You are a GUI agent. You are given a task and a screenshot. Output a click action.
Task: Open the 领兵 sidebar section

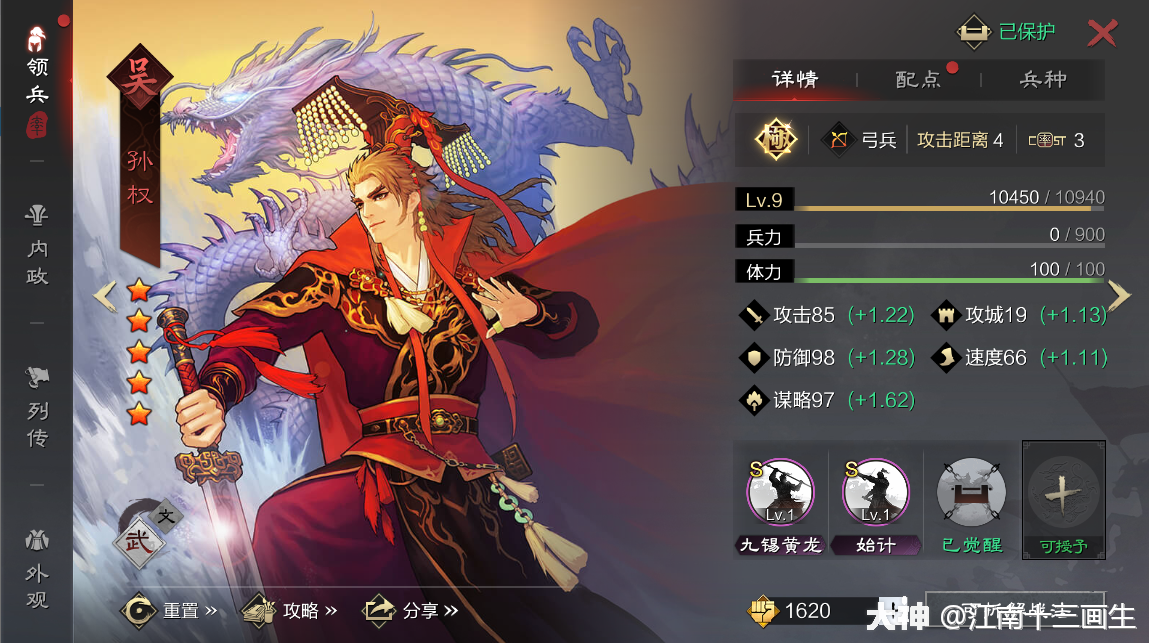pos(37,72)
